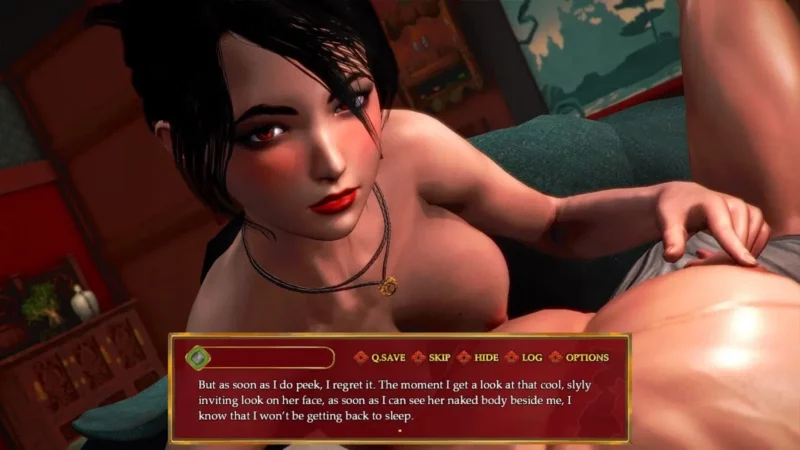Viewport: 800px width, 450px height.
Task: Hide the dialogue box using HIDE
Action: [x=486, y=357]
